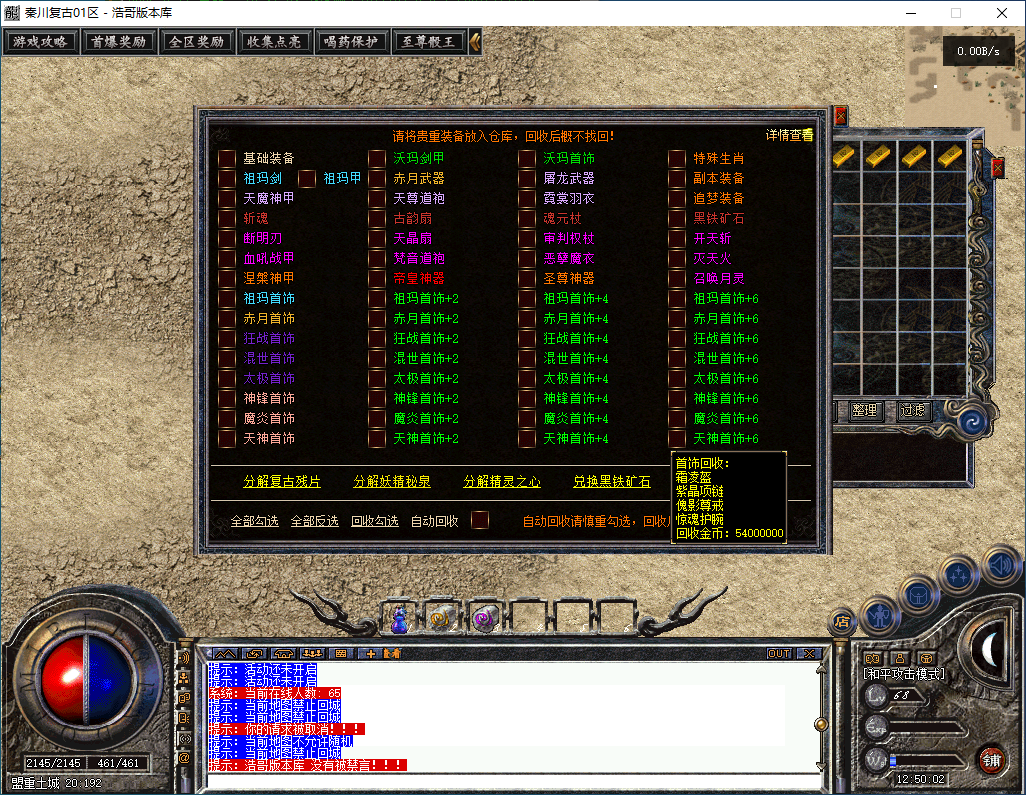Click the 整理 sort button in the bag
This screenshot has width=1026, height=795.
pos(864,410)
